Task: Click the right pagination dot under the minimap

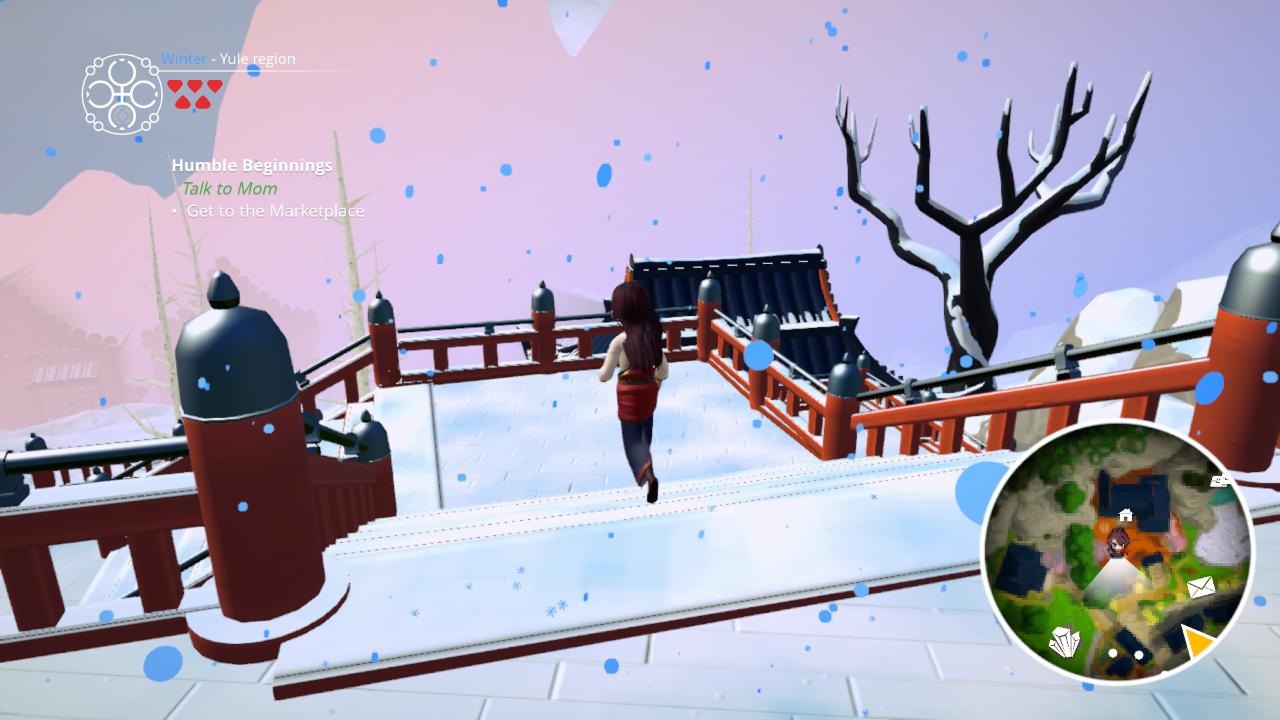Action: coord(1137,654)
